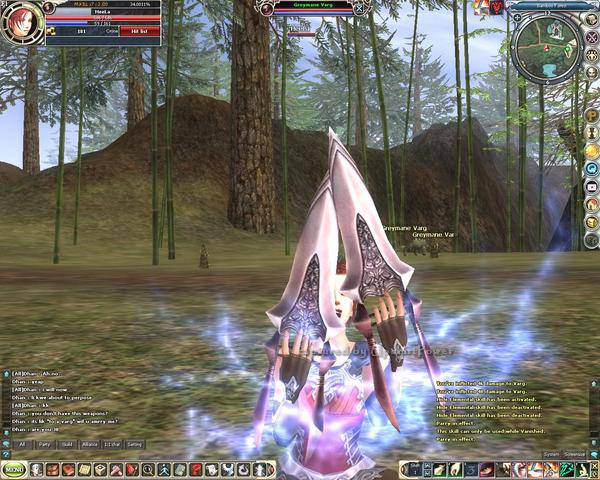The width and height of the screenshot is (600, 480).
Task: Click the magnifying glass icon in menu bar
Action: pos(147,470)
